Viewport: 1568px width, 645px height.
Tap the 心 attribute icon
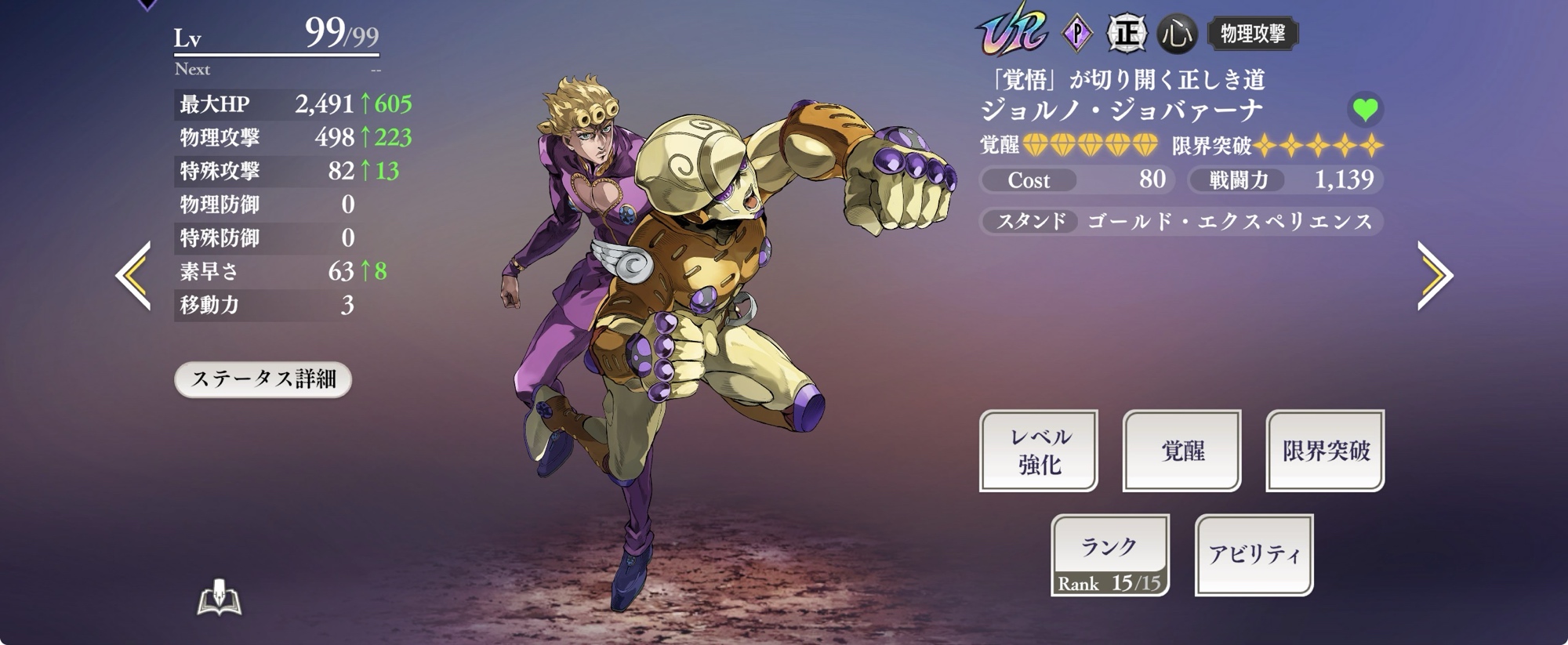[x=1177, y=34]
